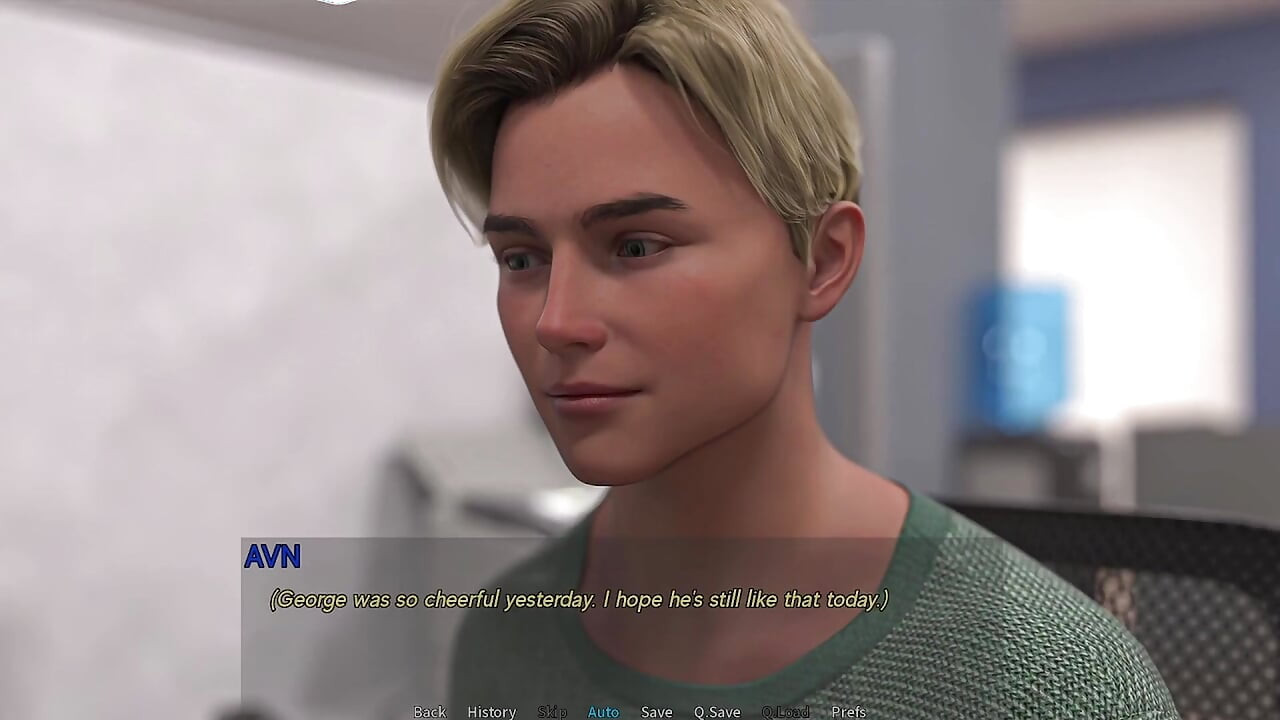Quick save with Q.Save
Screen dimensions: 1280x720
click(717, 712)
